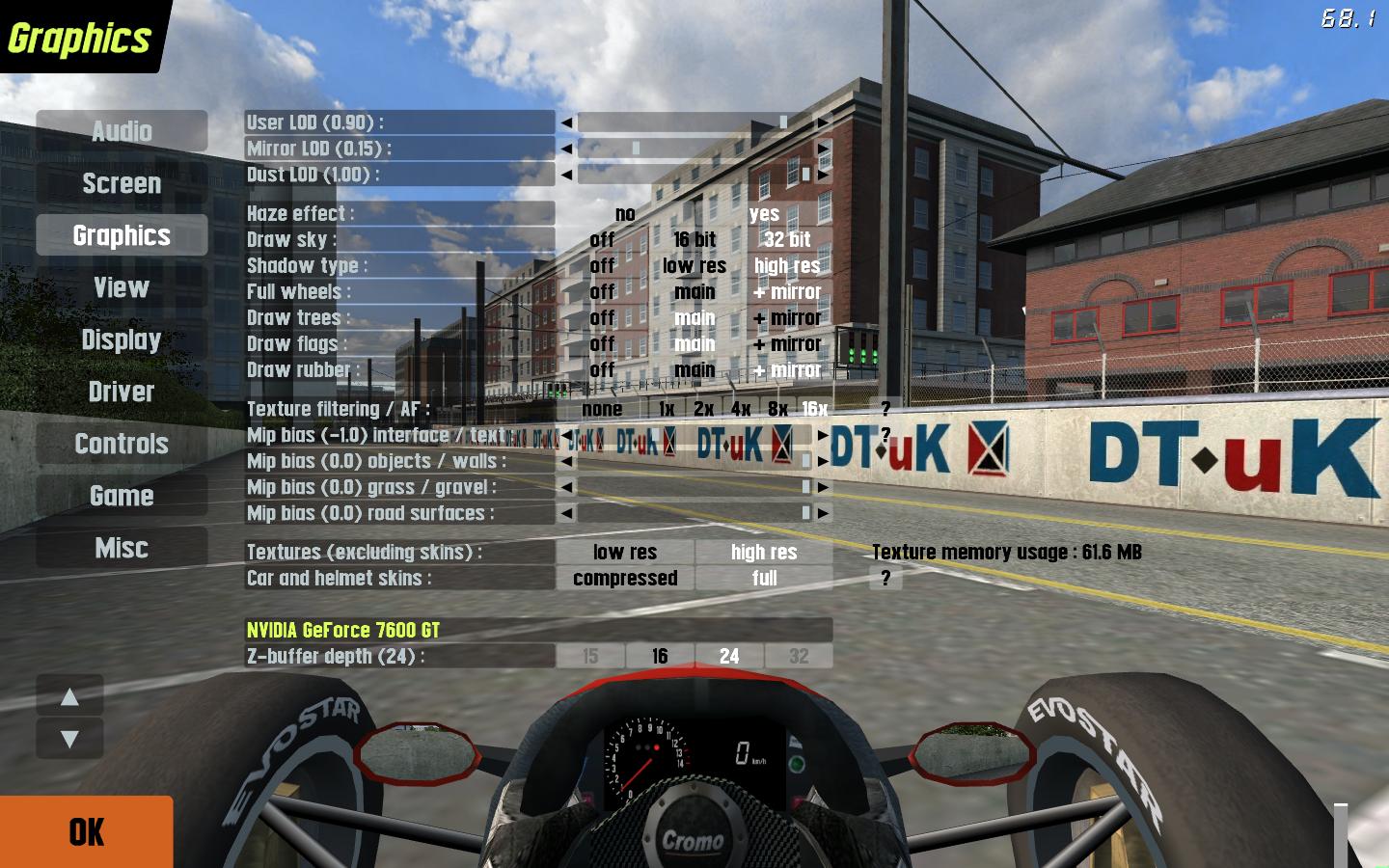
Task: Set Haze effect to no
Action: click(x=625, y=213)
